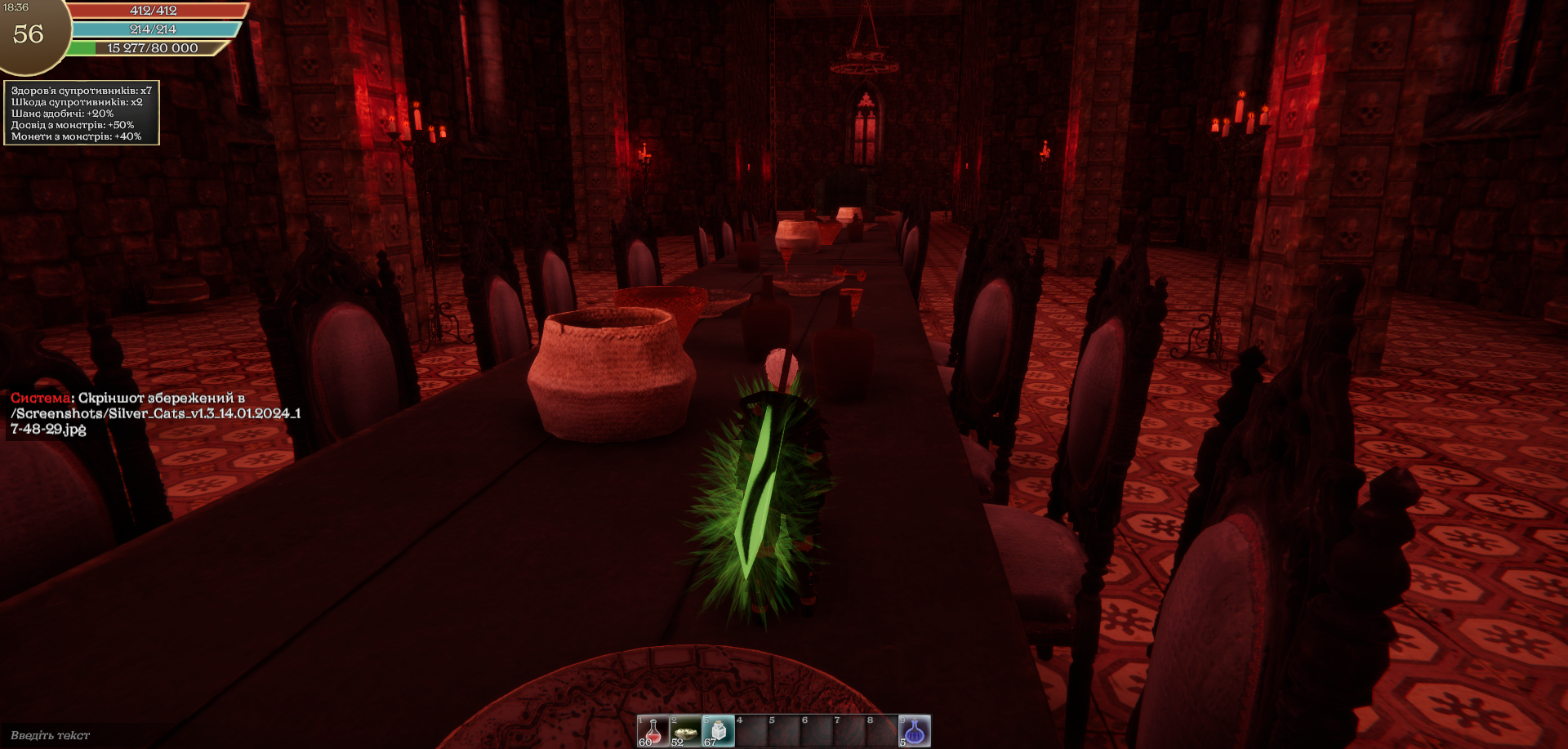The width and height of the screenshot is (1568, 749).
Task: Click the chat text input field
Action: click(122, 735)
